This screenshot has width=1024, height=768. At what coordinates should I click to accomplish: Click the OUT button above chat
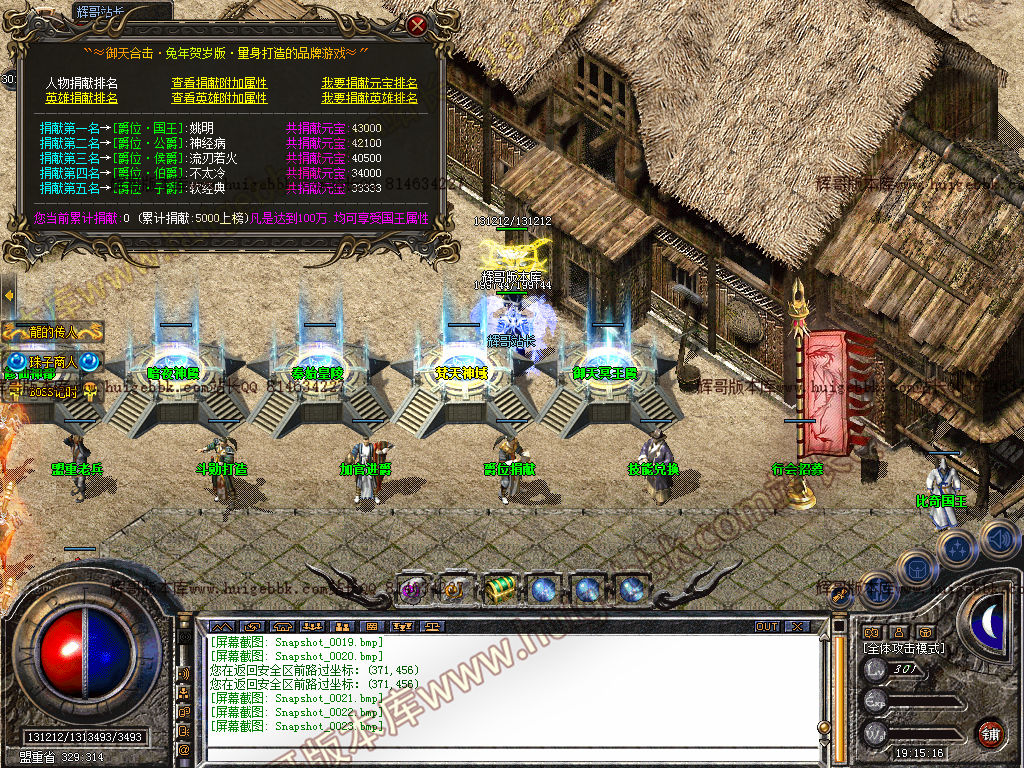[x=766, y=626]
